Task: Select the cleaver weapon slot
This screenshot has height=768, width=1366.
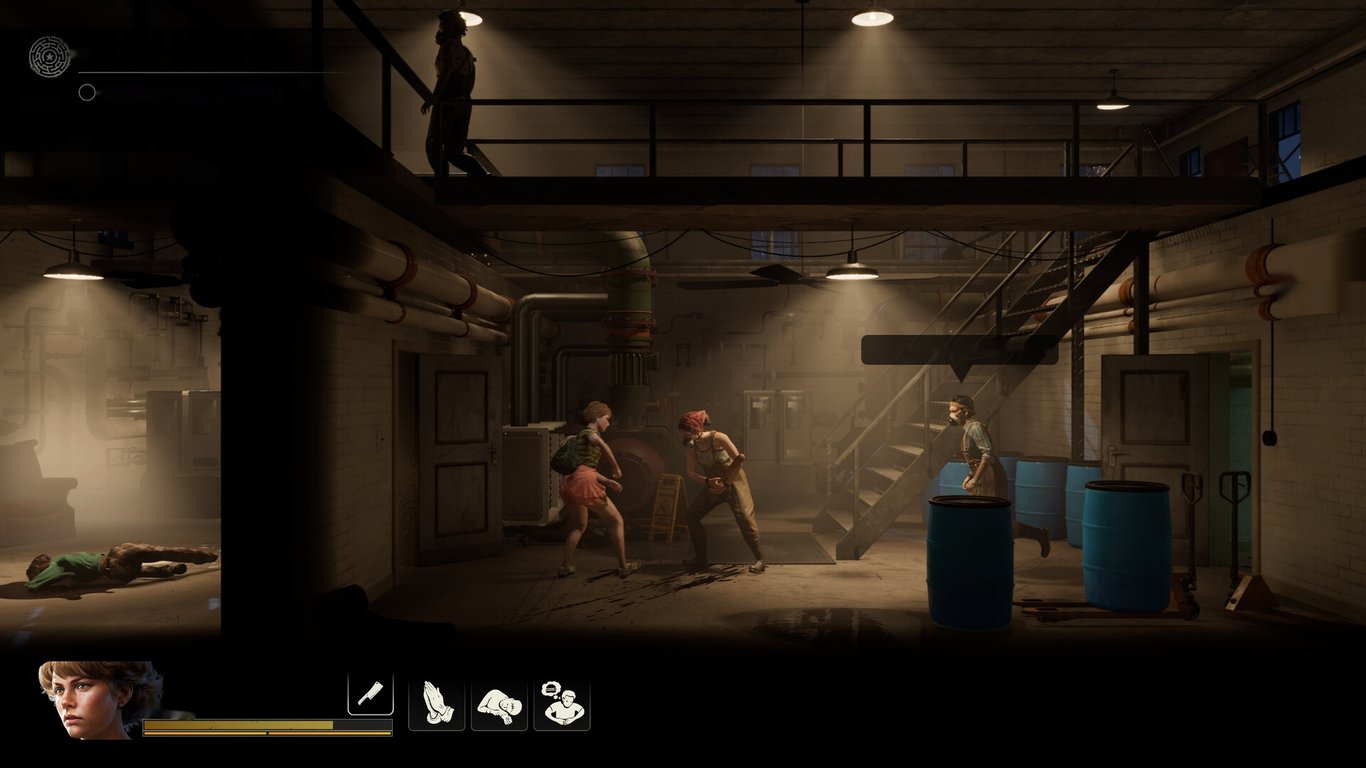Action: coord(370,694)
